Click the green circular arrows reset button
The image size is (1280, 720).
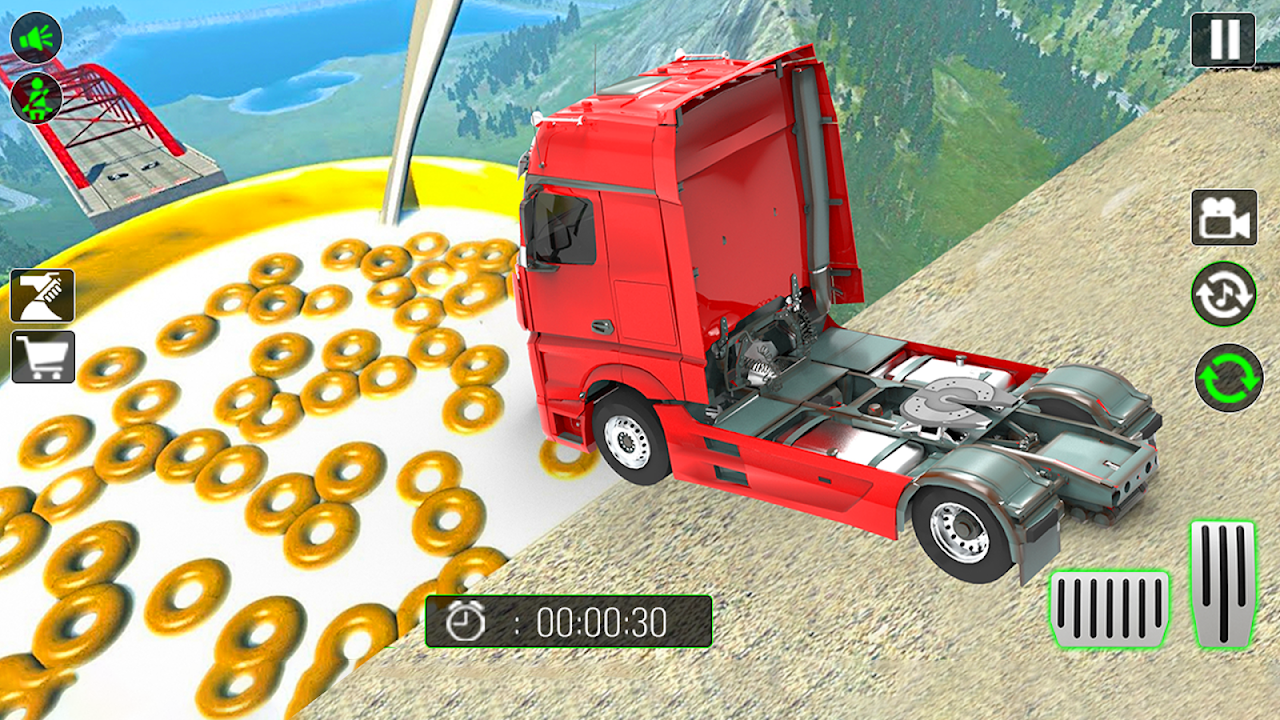tap(1229, 377)
